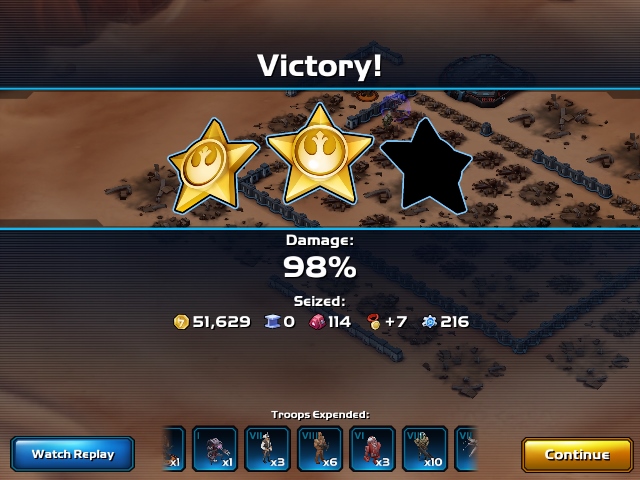
Task: Watch the battle replay
Action: (x=73, y=454)
